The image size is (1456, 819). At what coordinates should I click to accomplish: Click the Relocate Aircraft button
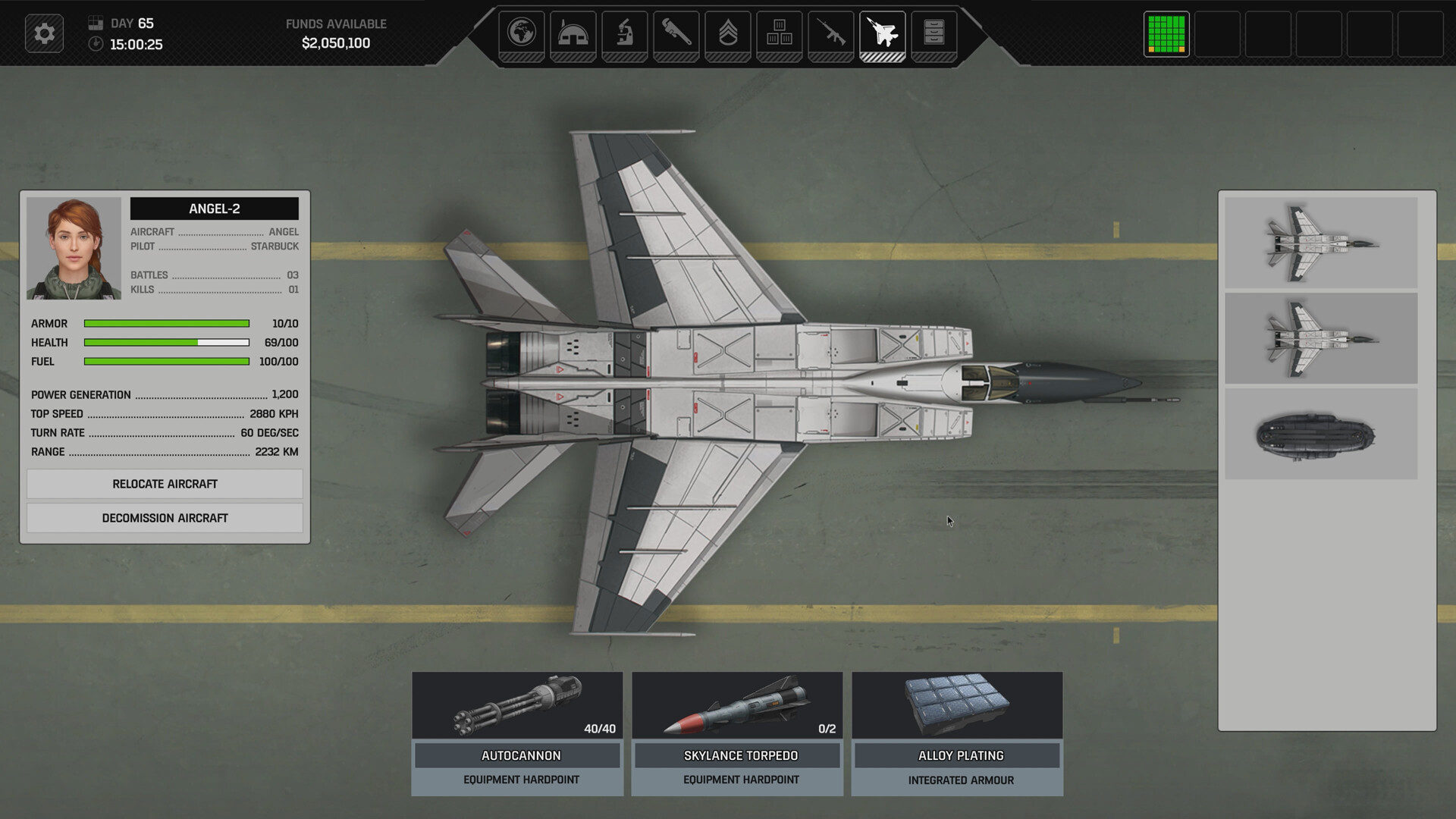(165, 484)
